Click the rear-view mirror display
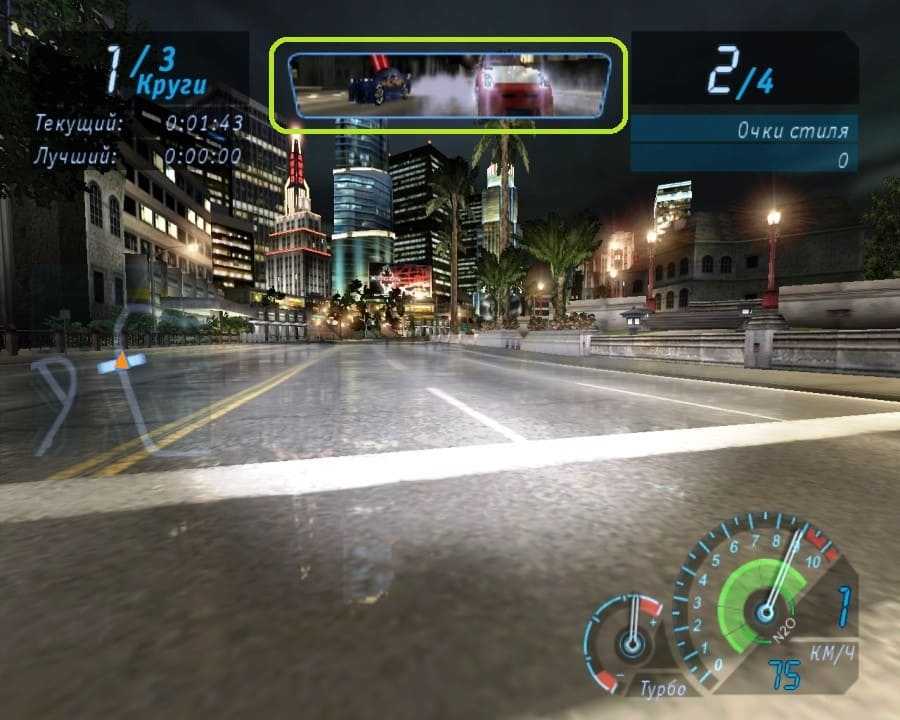 449,85
